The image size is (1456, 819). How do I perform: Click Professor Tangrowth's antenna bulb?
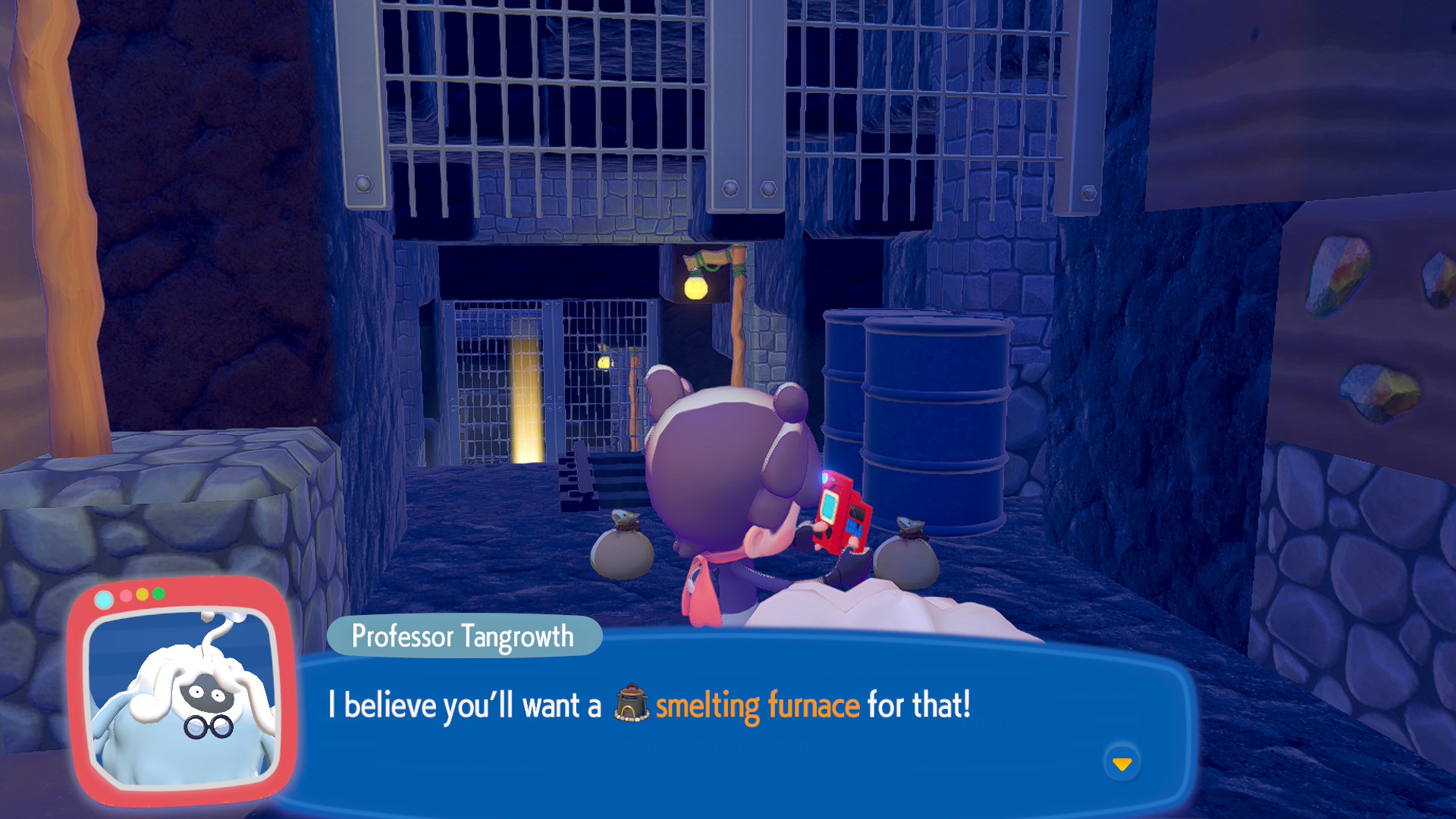pos(234,618)
